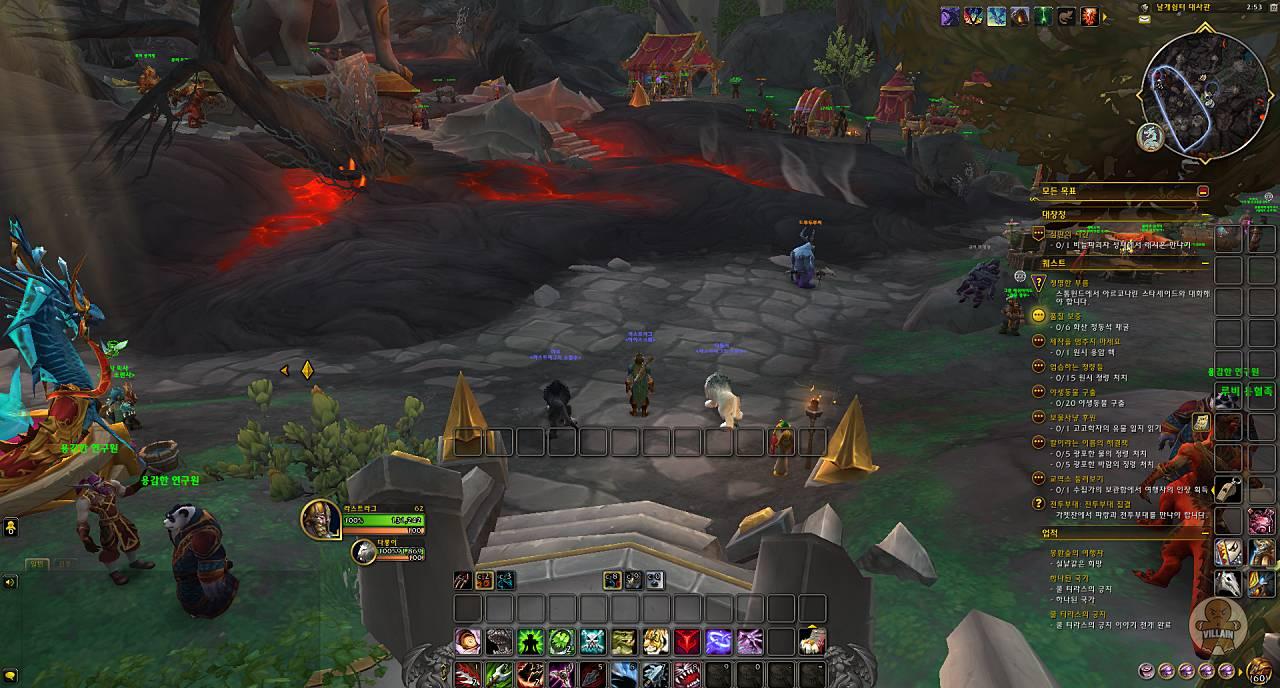The height and width of the screenshot is (688, 1280).
Task: Collapse the 모든 목표 objective tracker
Action: (1203, 191)
